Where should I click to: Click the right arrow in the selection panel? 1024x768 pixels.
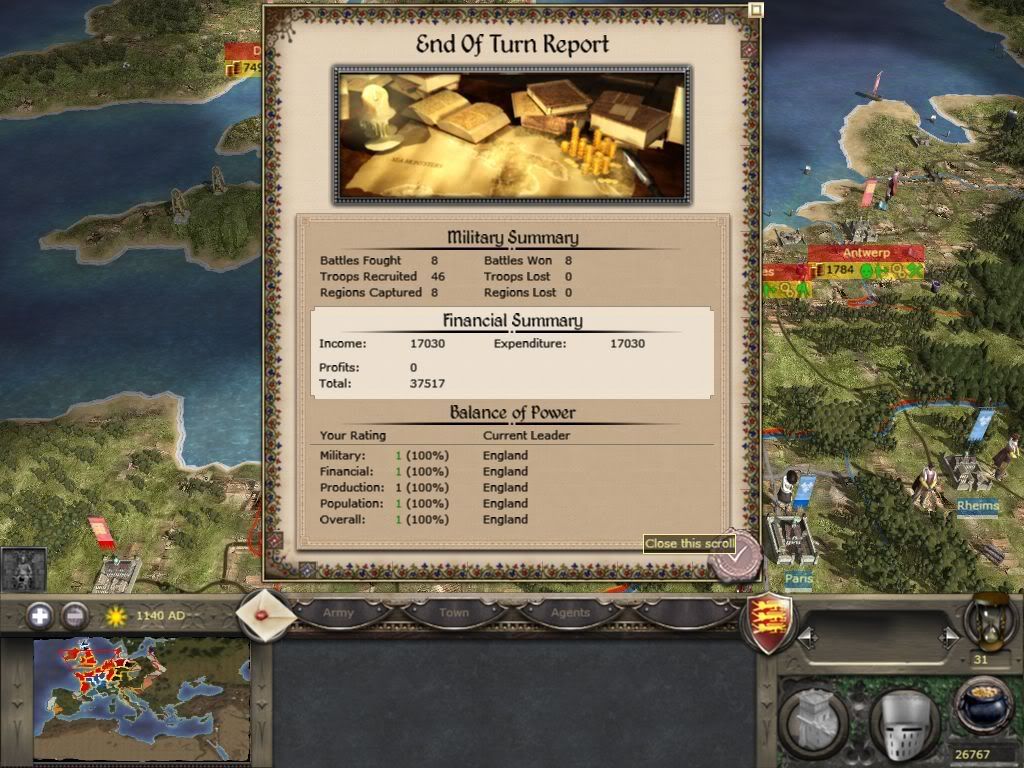(948, 636)
